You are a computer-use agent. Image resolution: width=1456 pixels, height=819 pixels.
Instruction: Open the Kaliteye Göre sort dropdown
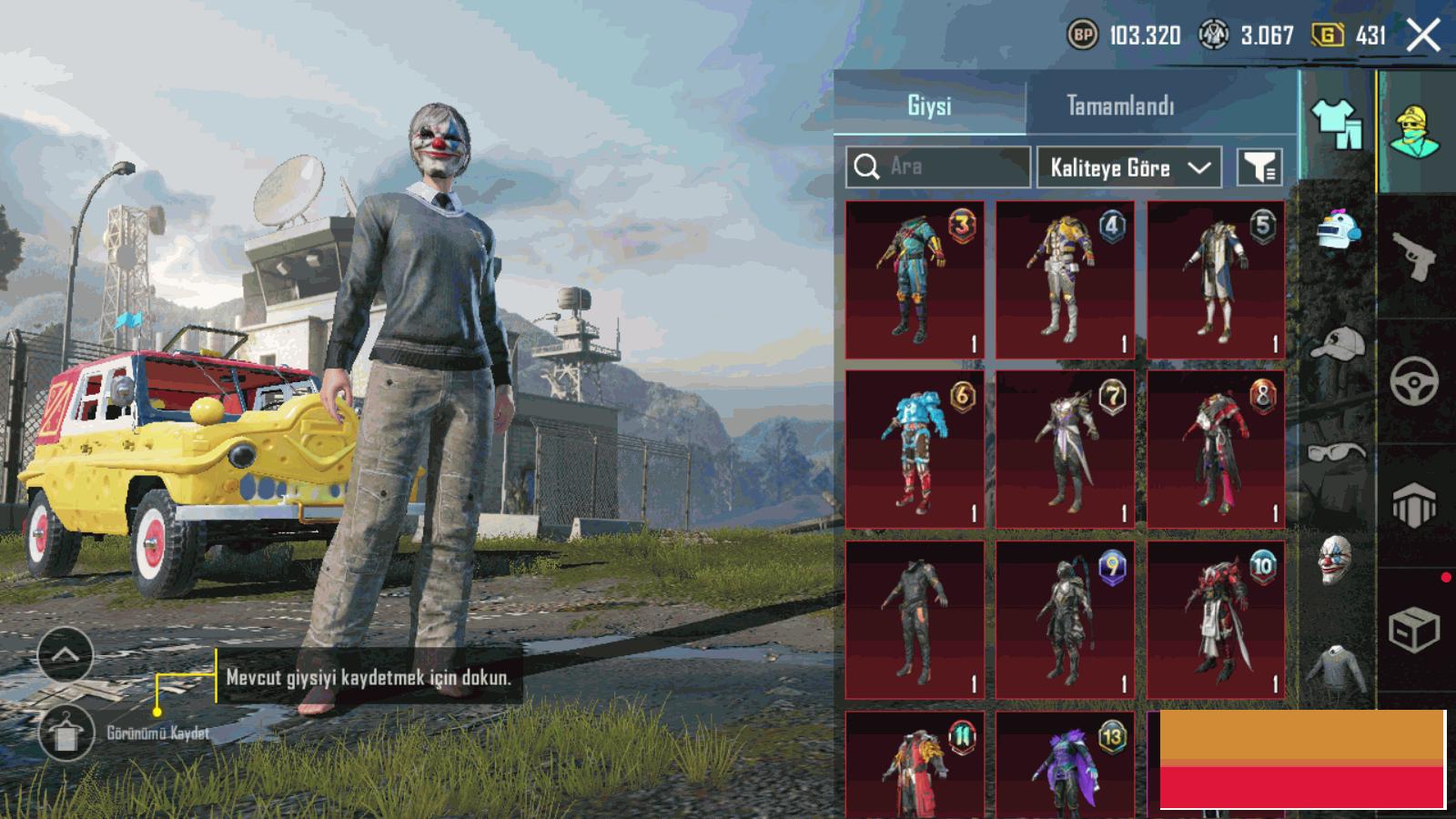(x=1128, y=167)
